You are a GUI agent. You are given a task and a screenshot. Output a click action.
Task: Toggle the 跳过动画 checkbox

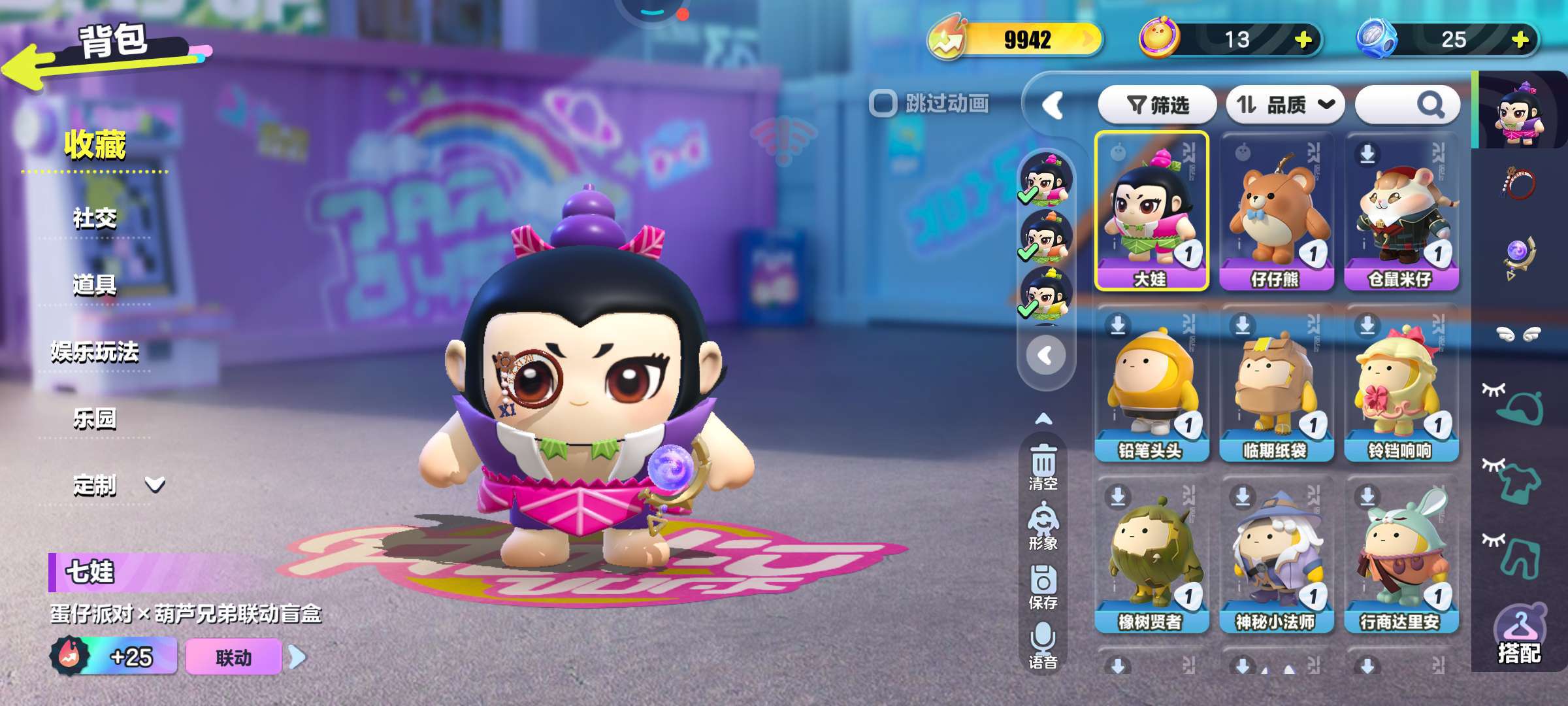click(x=883, y=103)
